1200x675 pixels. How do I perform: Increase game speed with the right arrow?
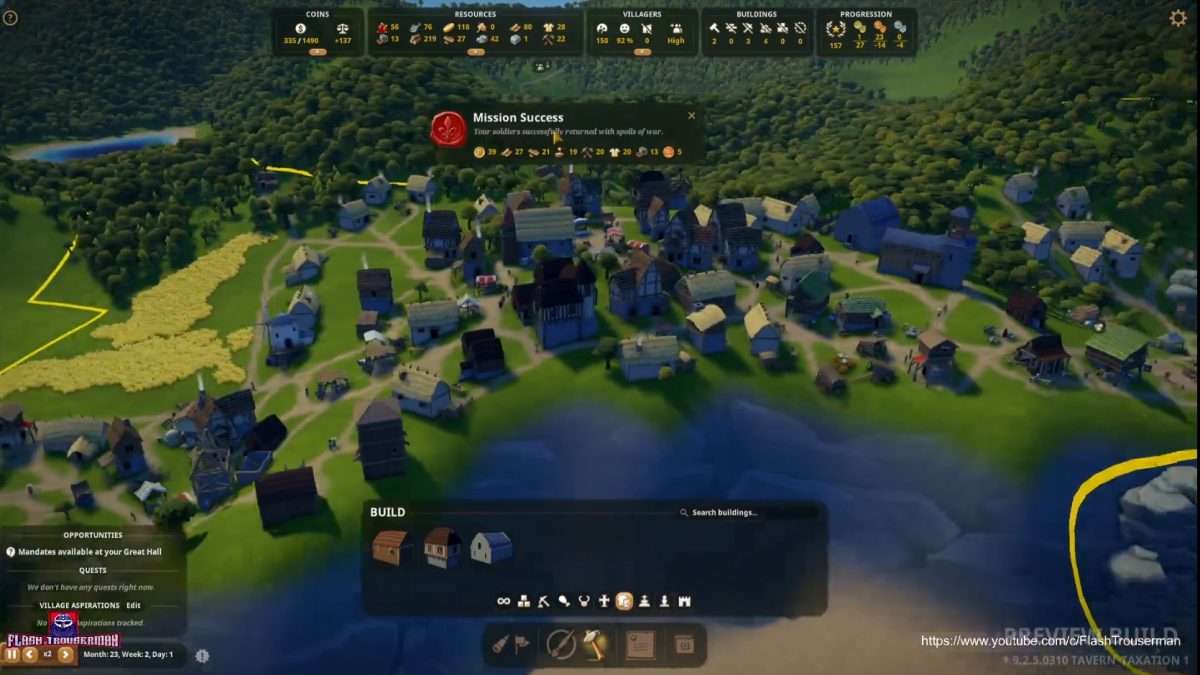[66, 654]
